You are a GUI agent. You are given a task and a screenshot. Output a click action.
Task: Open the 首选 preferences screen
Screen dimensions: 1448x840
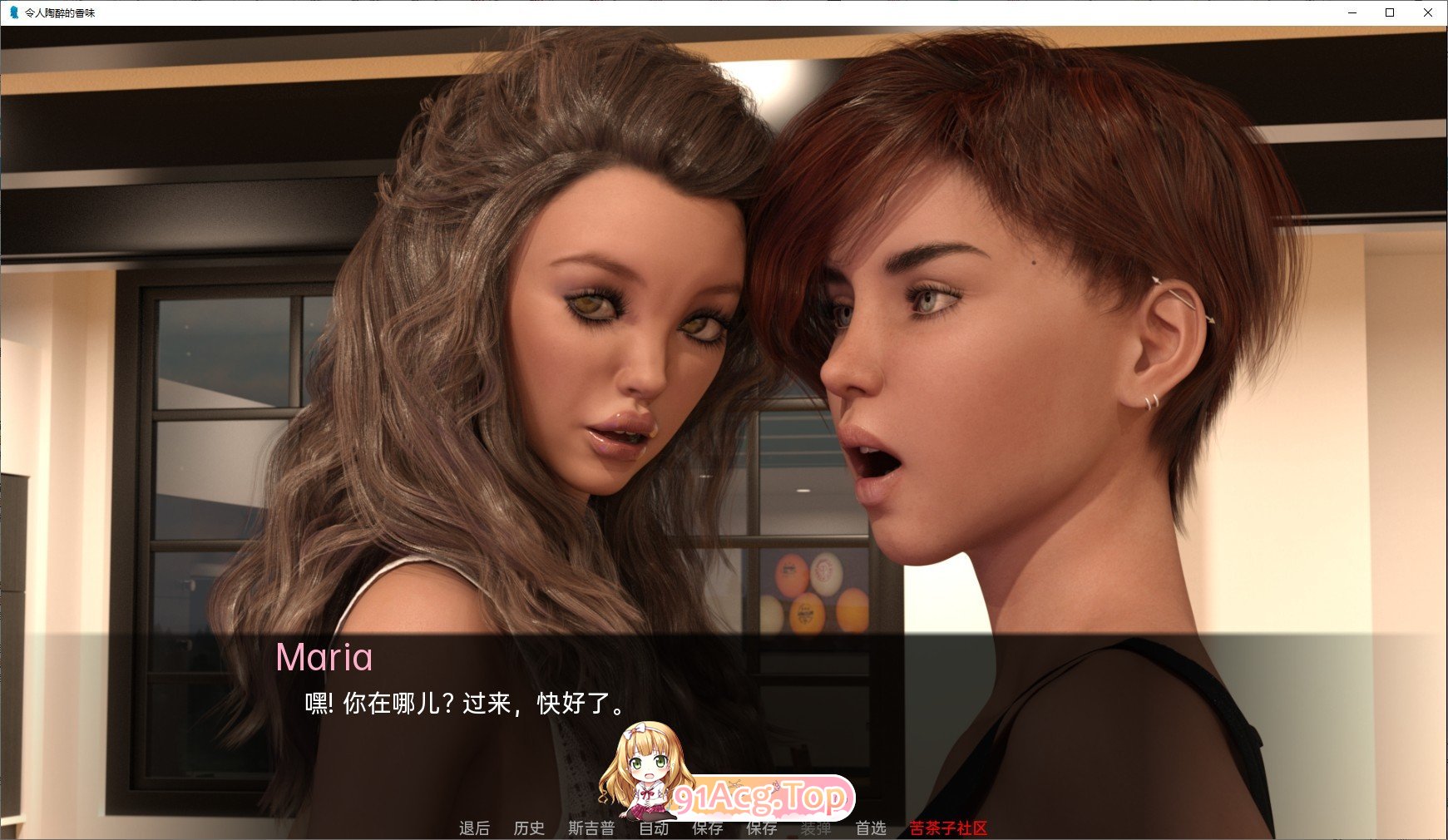(870, 828)
